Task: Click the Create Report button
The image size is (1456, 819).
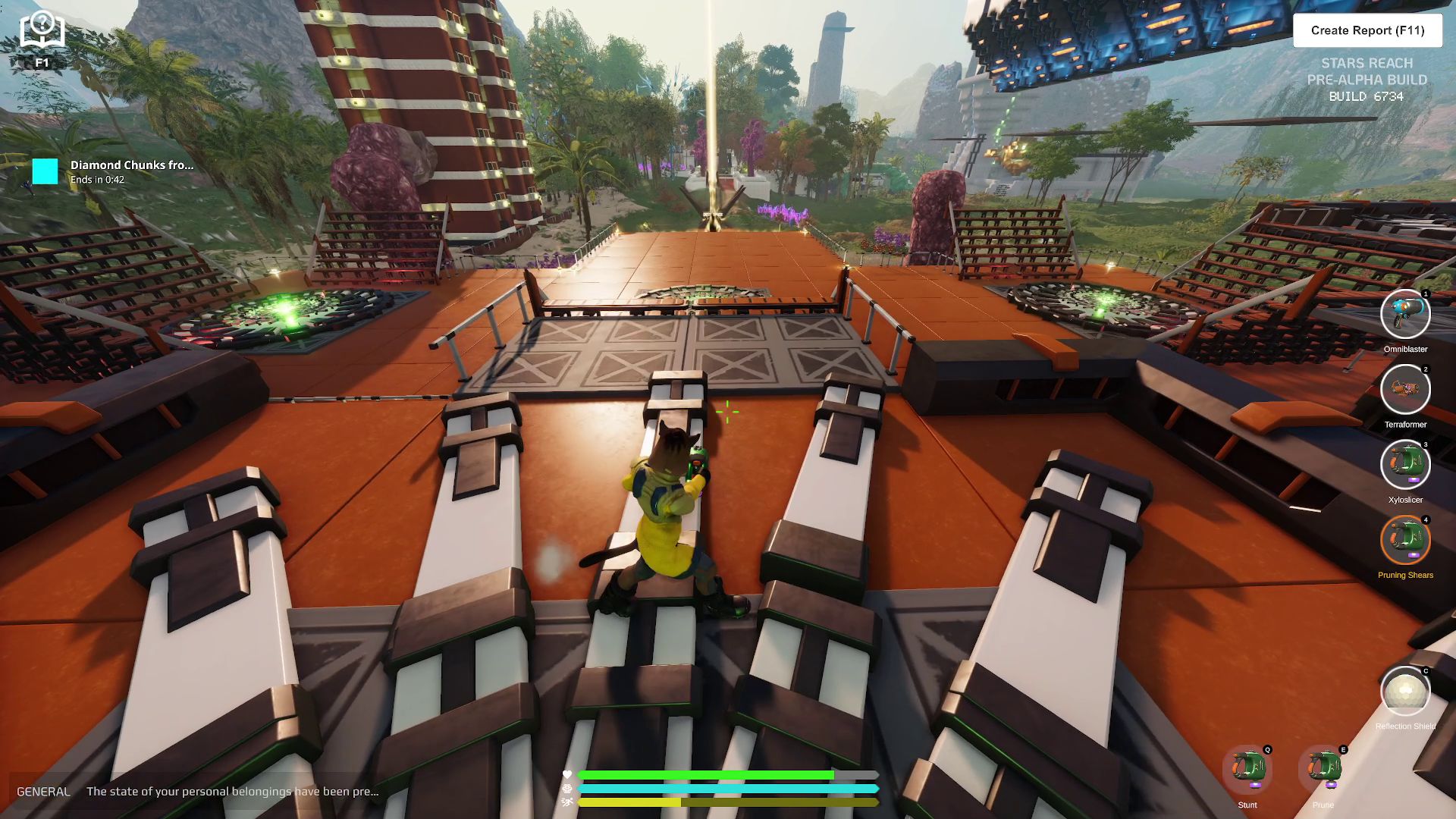Action: point(1367,30)
